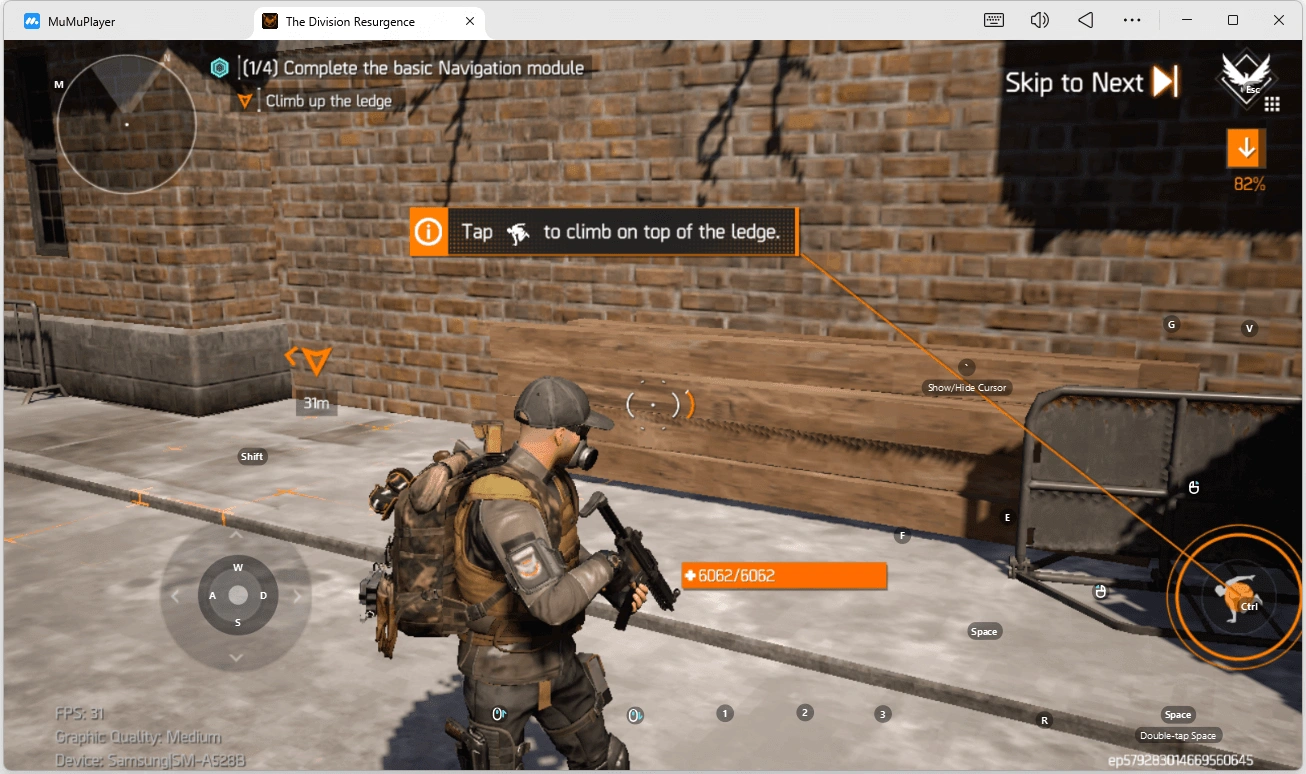Open the on-screen keyboard icon in the title bar

pos(993,19)
